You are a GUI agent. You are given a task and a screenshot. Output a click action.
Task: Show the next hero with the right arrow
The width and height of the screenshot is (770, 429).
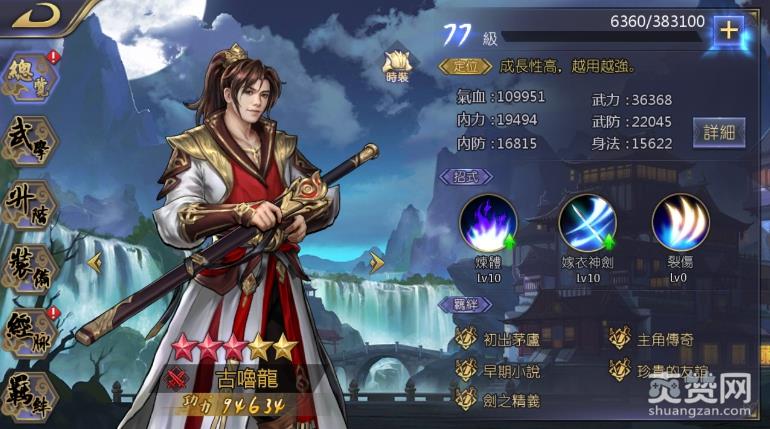376,263
